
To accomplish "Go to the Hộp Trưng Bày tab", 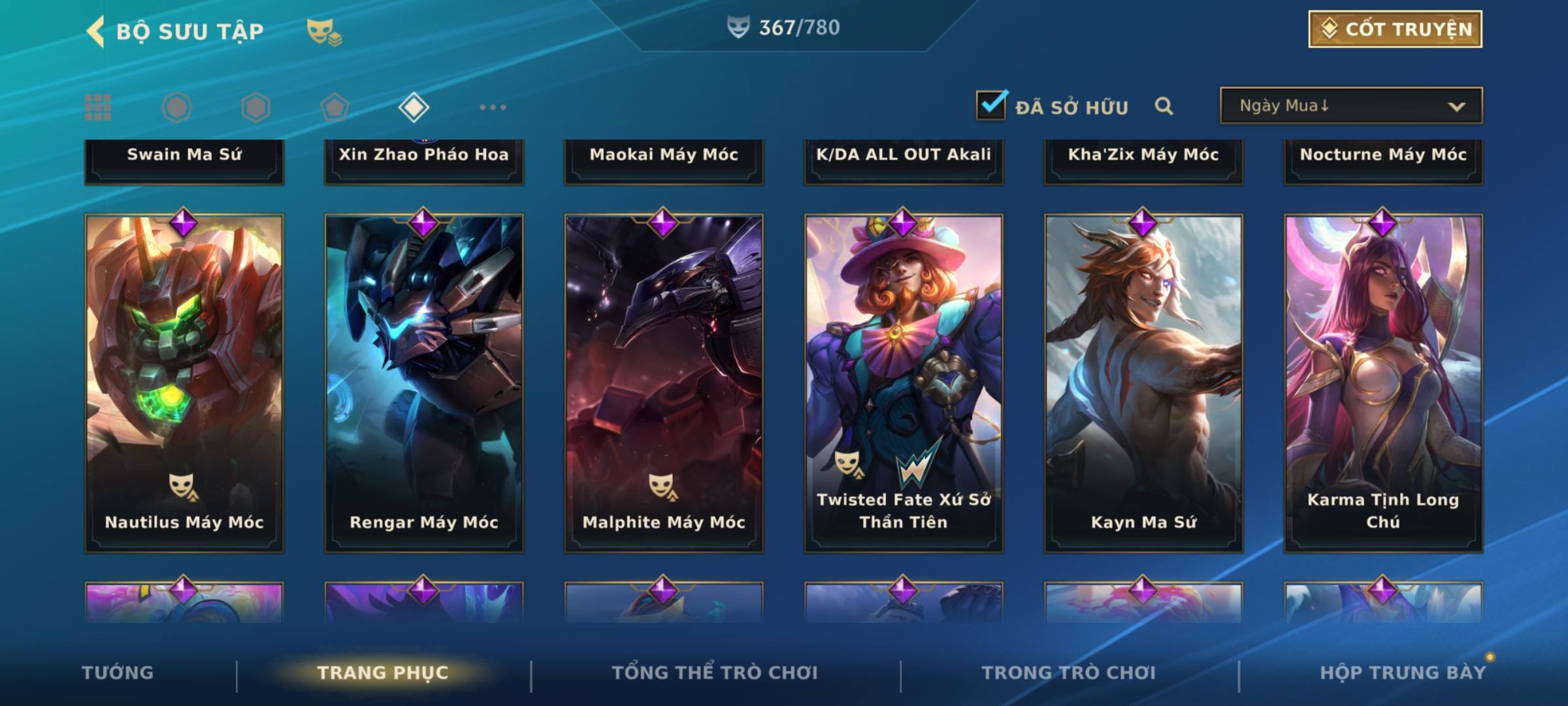I will click(1402, 673).
